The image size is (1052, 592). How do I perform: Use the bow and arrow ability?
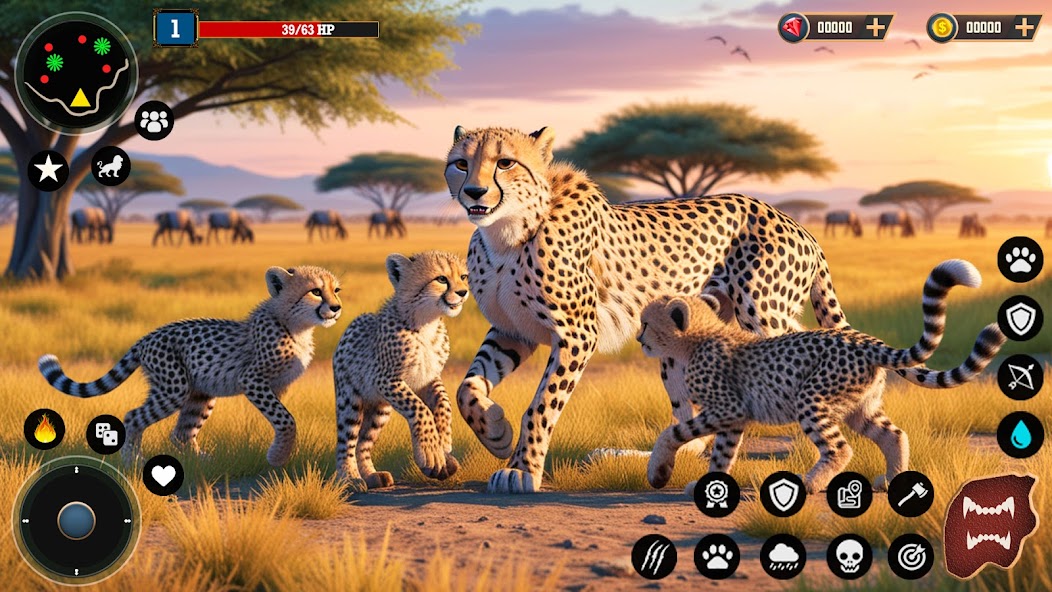(x=1020, y=377)
